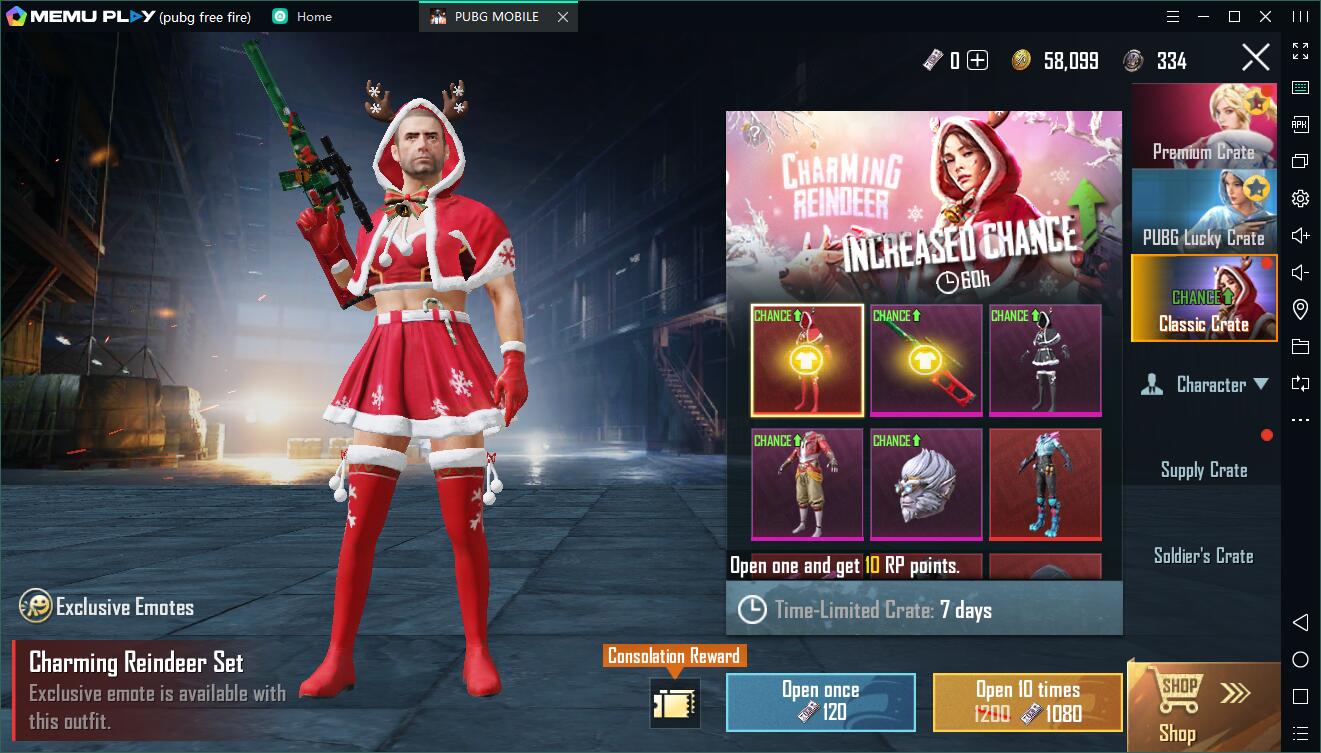Show the Soldier's Crate category

point(1203,556)
